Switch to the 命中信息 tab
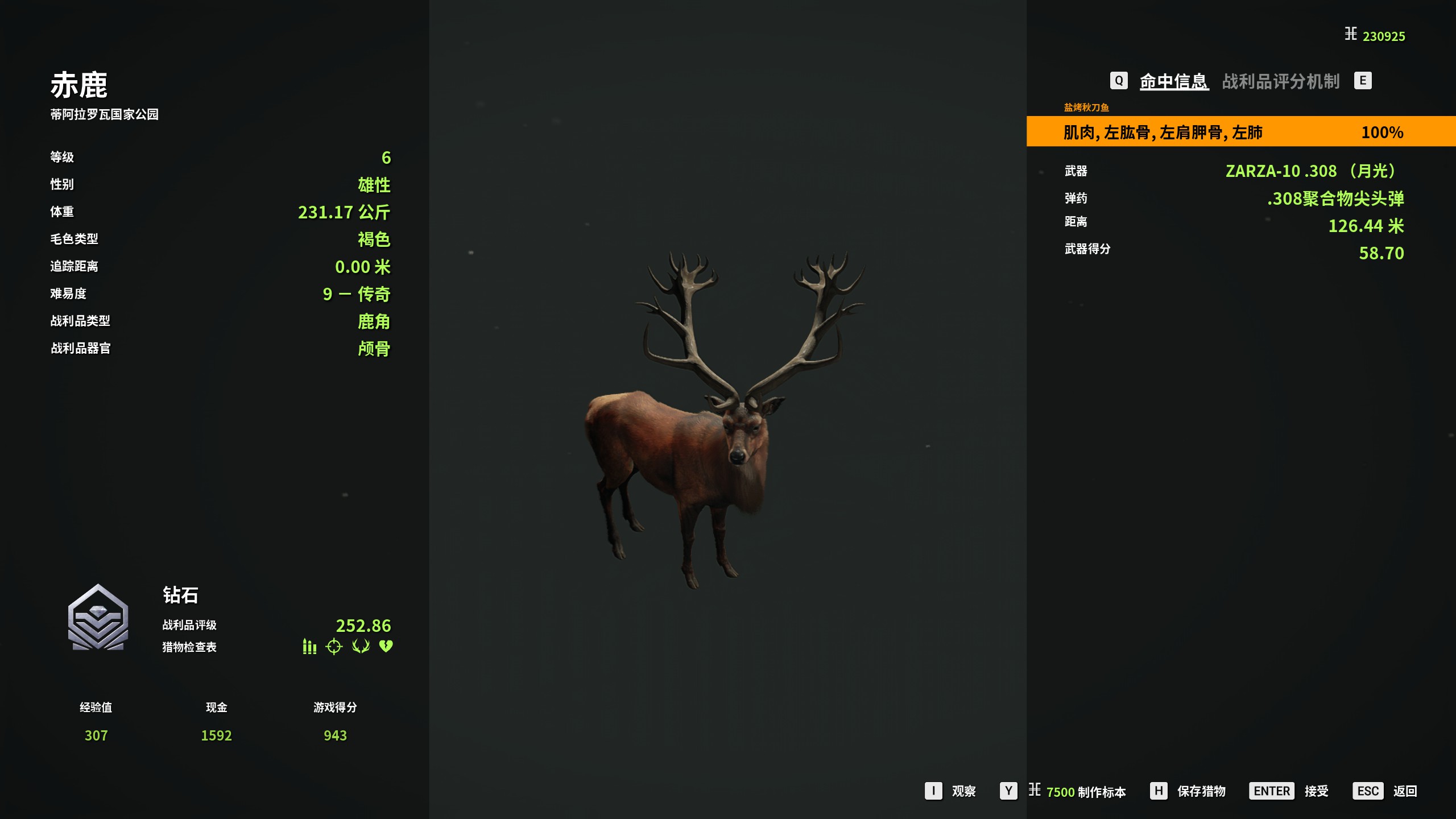This screenshot has height=819, width=1456. pyautogui.click(x=1173, y=81)
